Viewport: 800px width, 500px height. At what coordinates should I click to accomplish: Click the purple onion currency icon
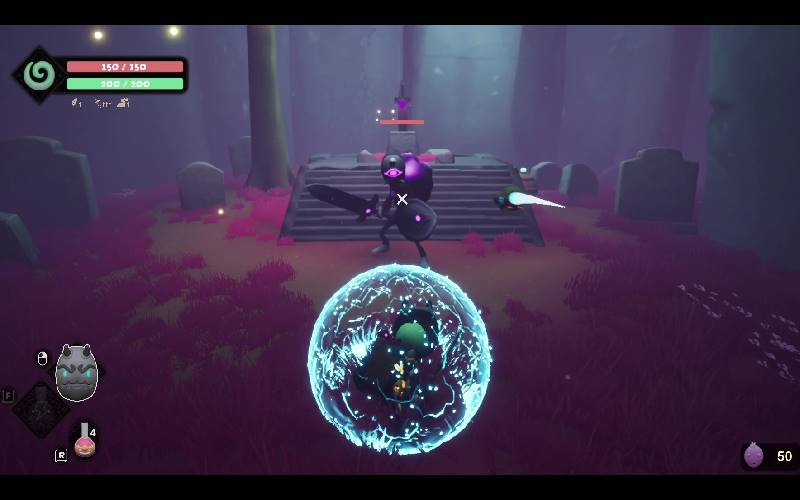(754, 456)
